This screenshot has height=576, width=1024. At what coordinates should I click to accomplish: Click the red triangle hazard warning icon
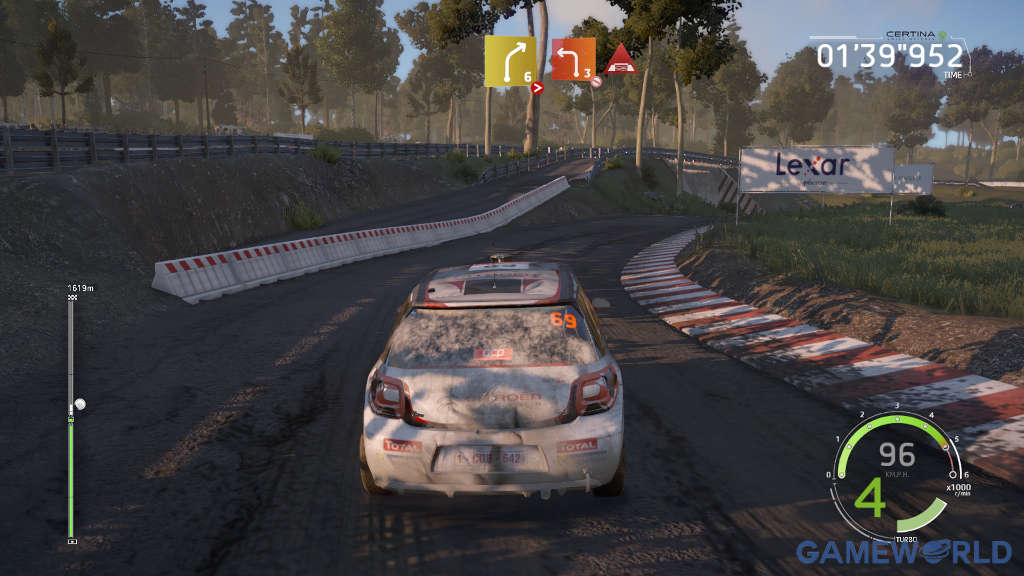click(621, 59)
